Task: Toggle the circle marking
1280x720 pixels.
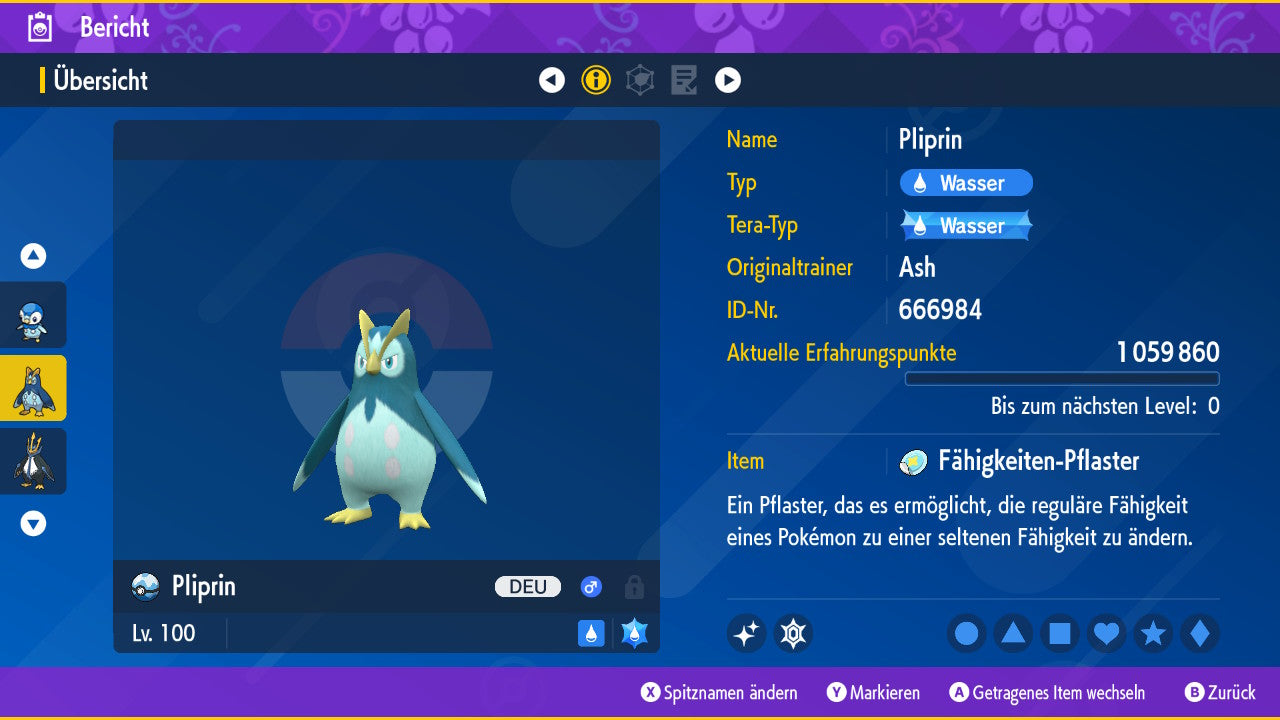Action: pos(967,634)
